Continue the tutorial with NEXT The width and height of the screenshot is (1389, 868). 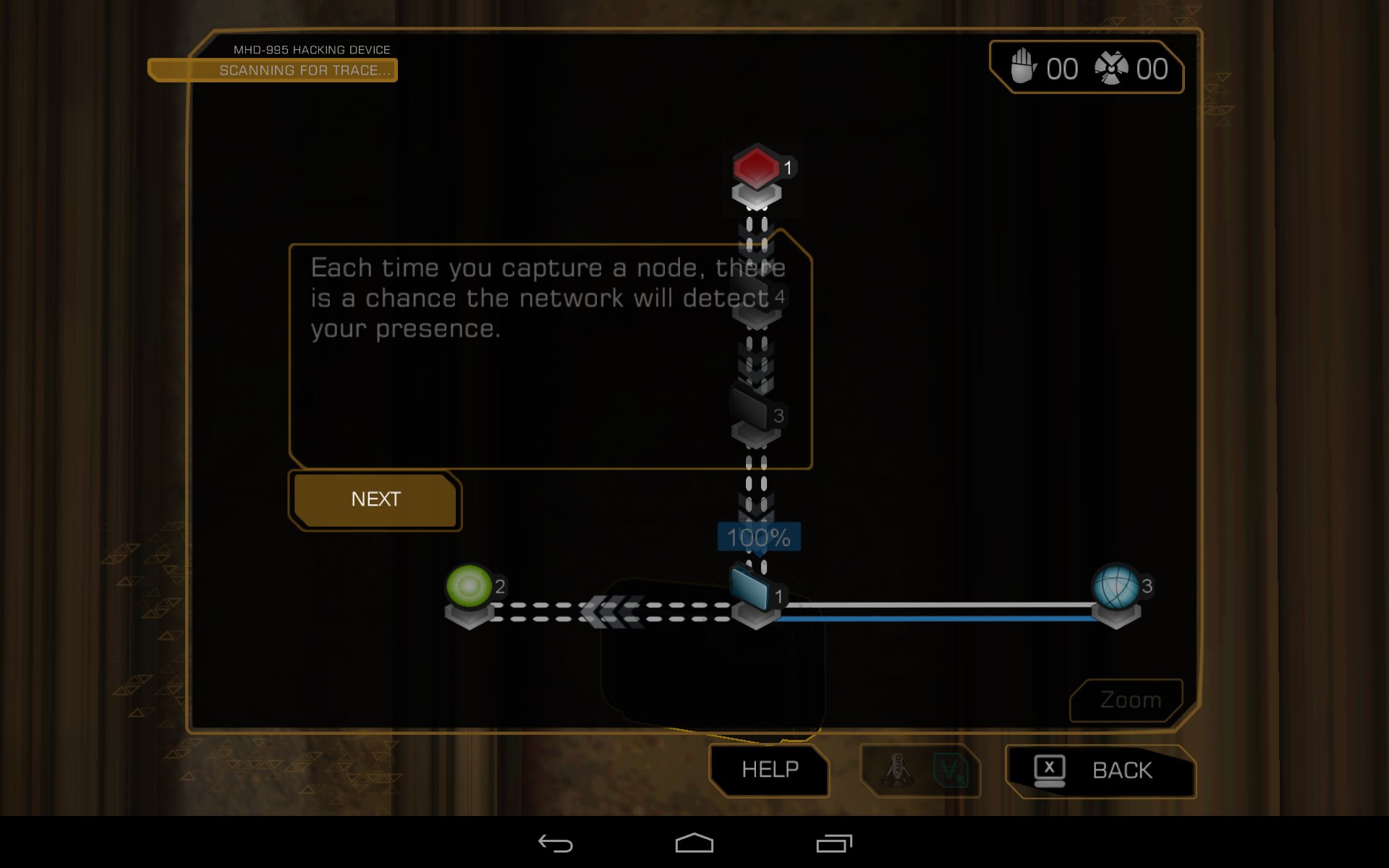coord(375,500)
